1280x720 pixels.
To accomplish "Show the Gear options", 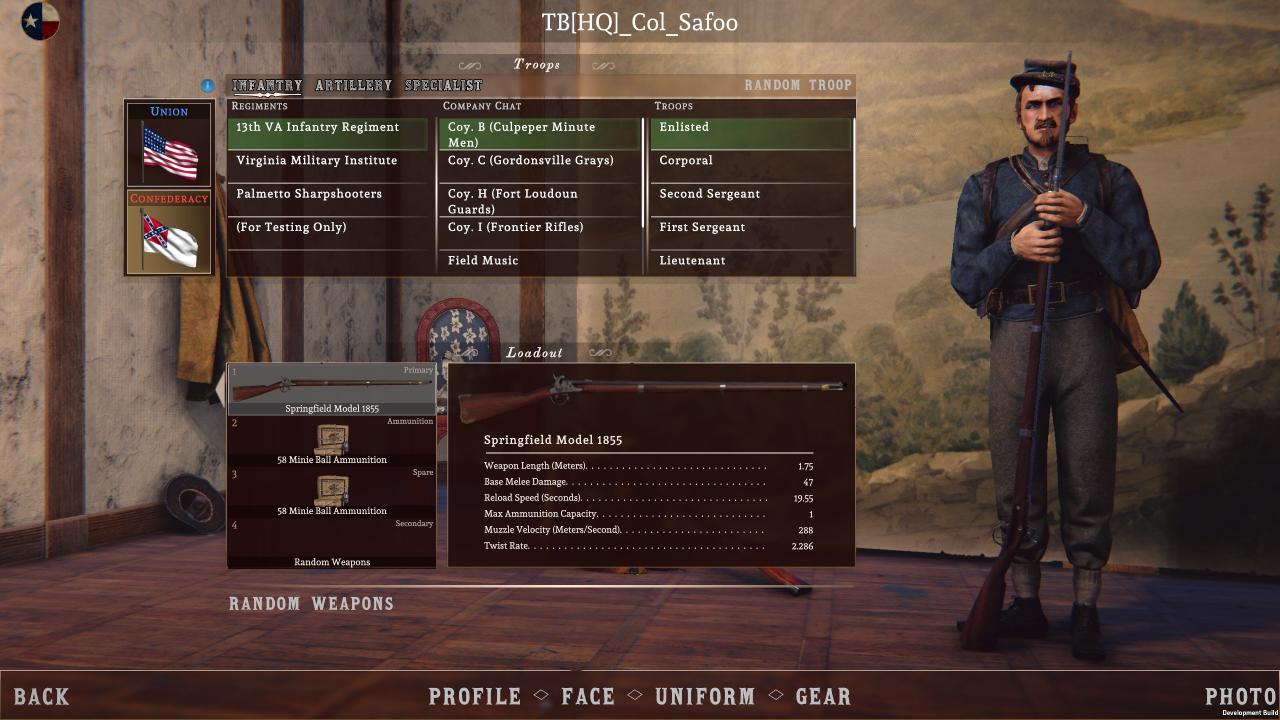I will click(823, 697).
